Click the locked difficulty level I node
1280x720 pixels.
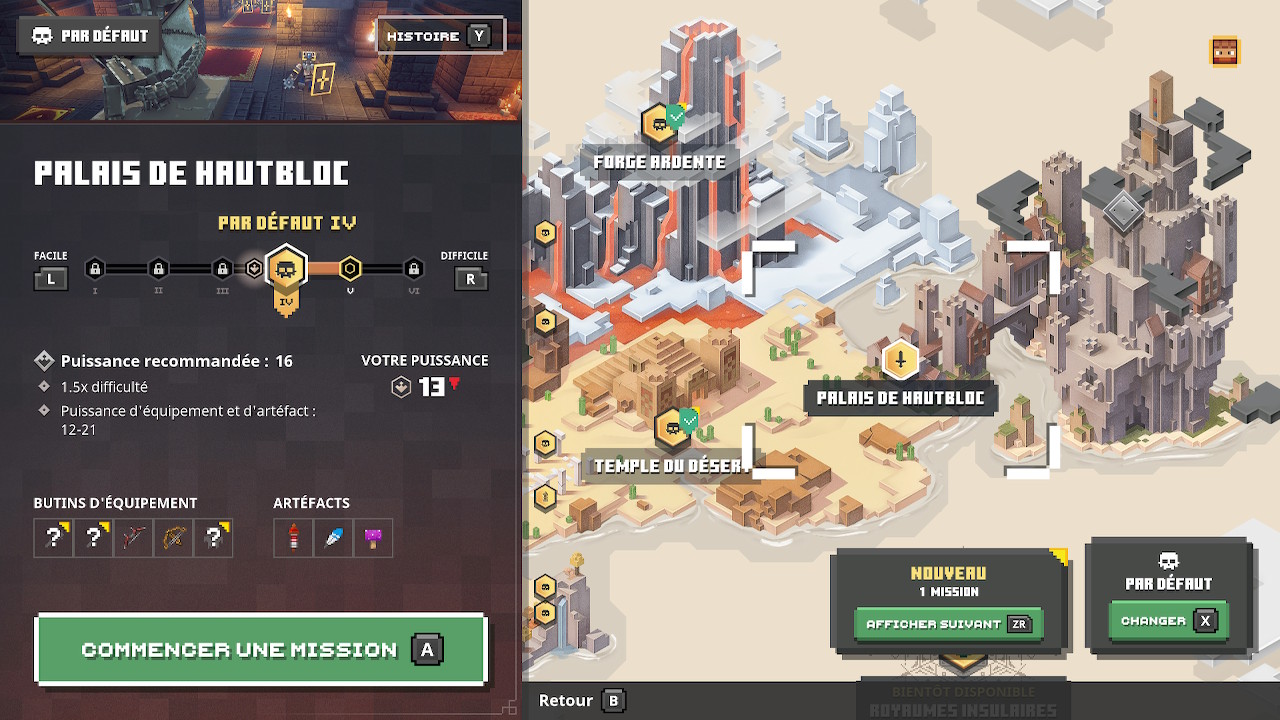95,268
